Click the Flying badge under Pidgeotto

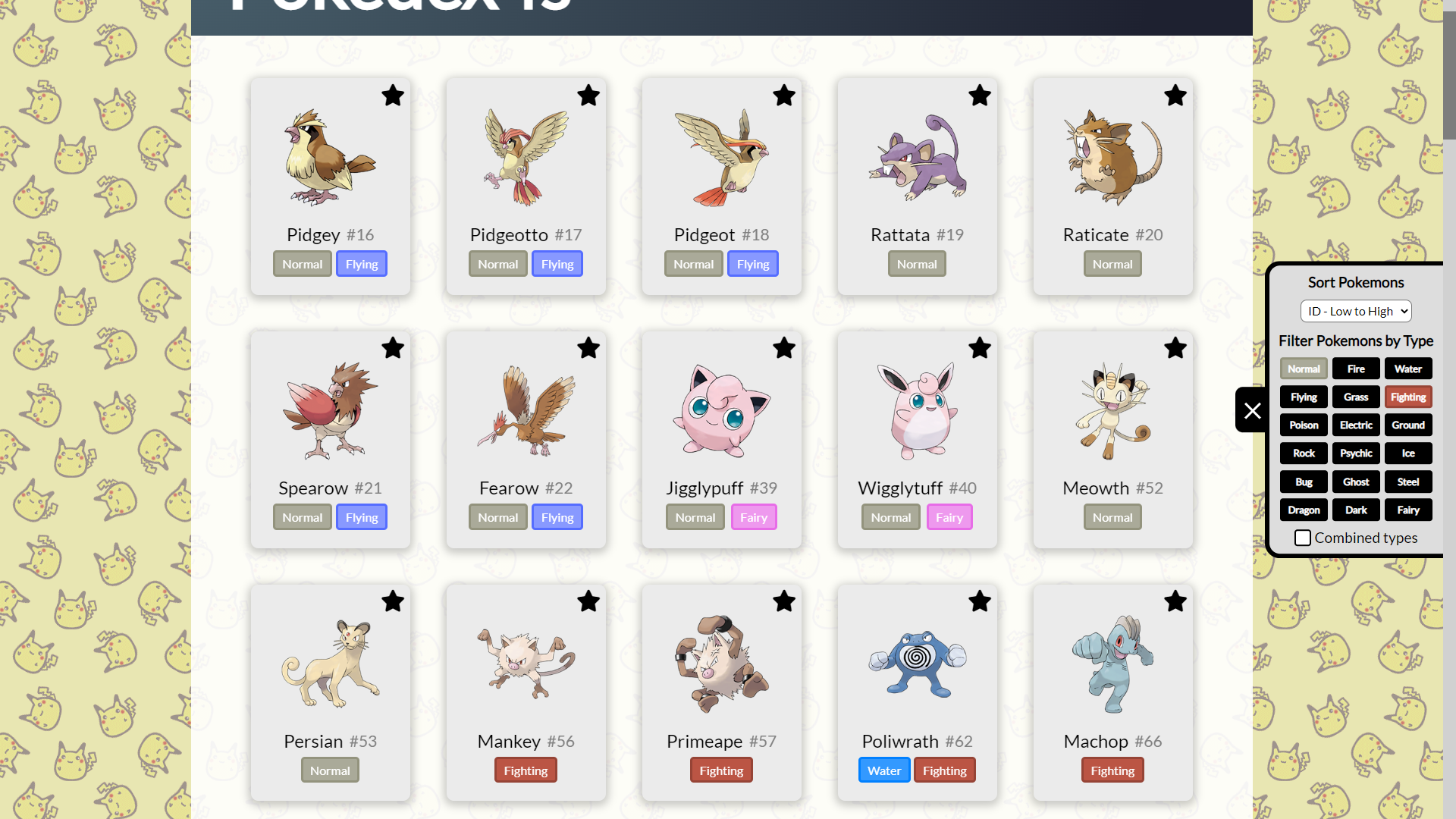tap(557, 263)
